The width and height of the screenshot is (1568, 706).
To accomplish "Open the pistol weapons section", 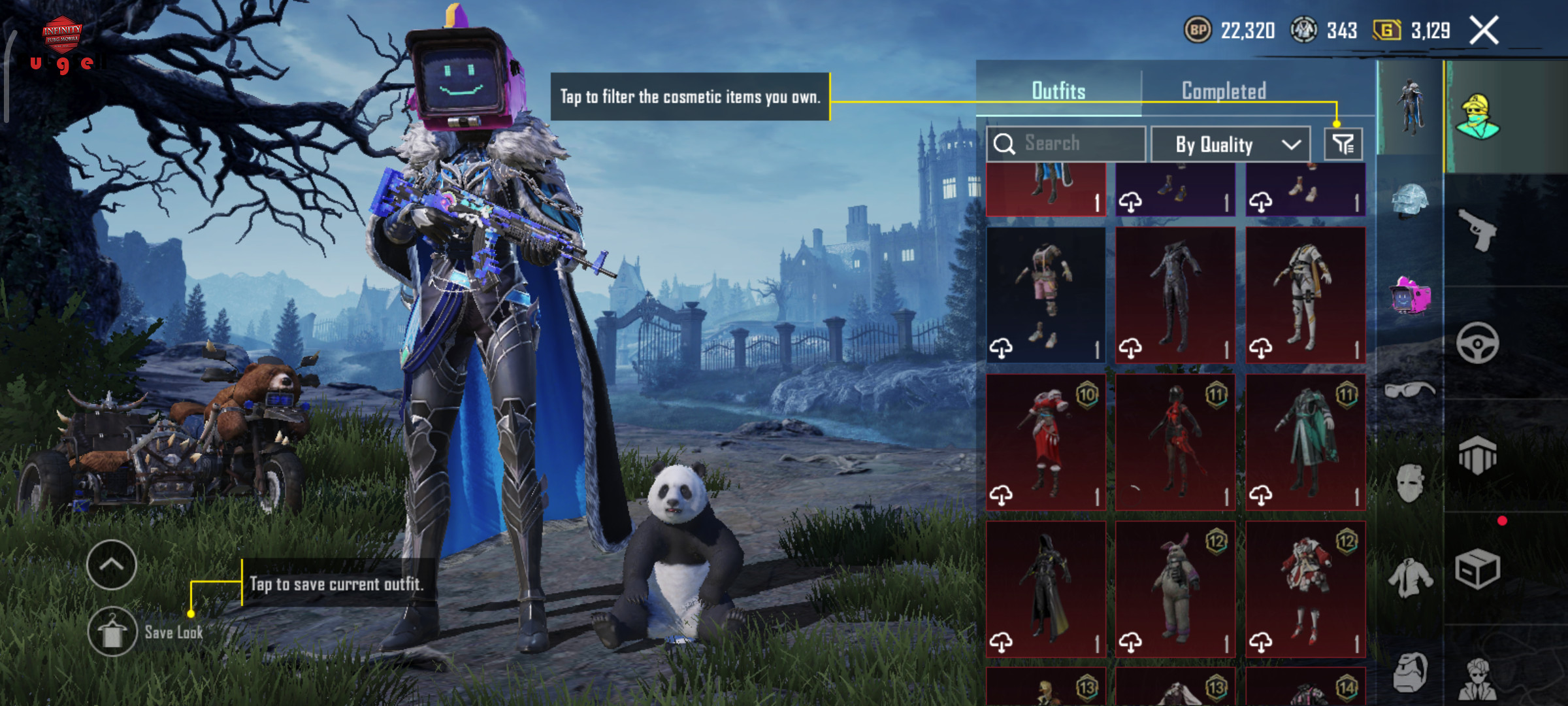I will tap(1478, 230).
